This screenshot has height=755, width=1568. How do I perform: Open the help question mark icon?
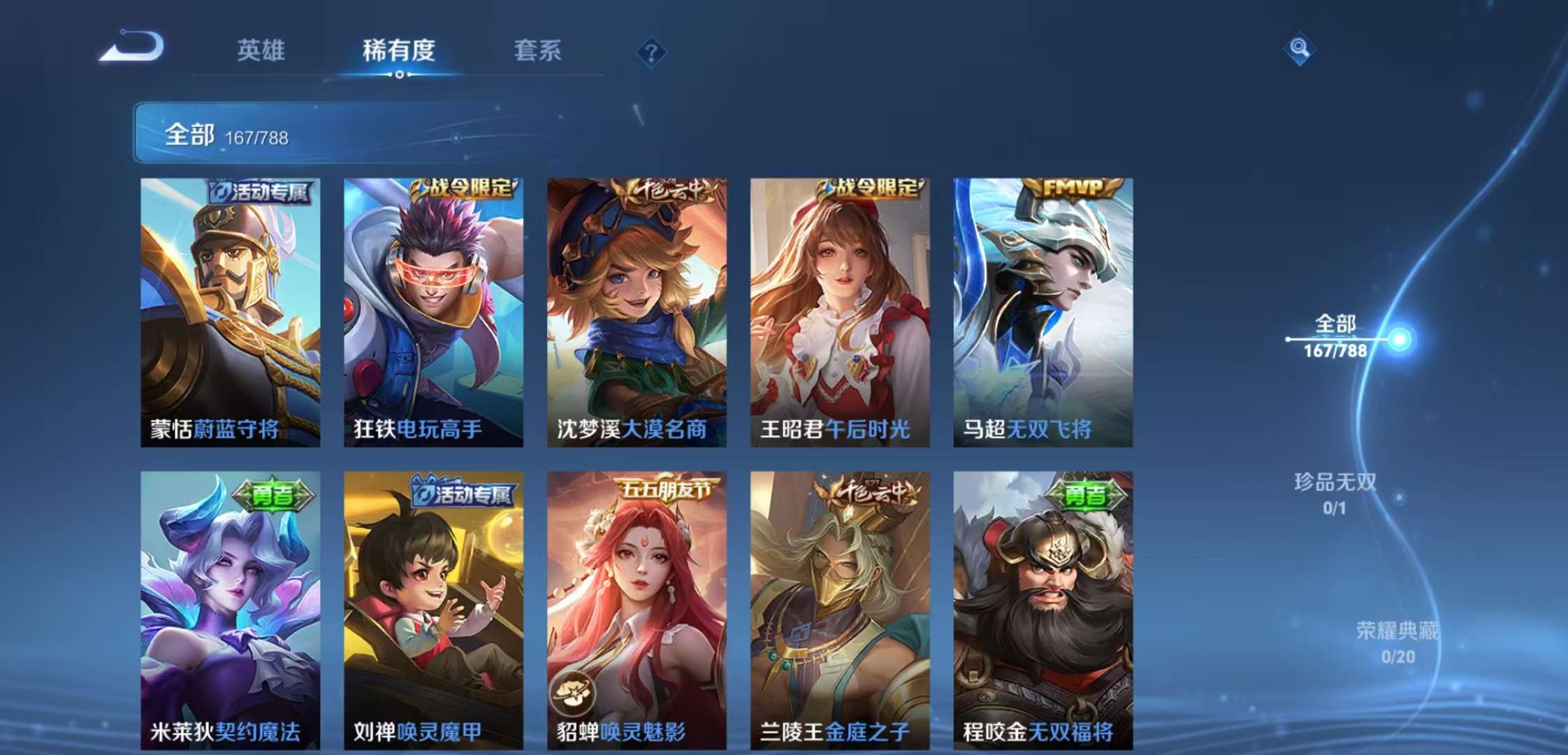(651, 50)
